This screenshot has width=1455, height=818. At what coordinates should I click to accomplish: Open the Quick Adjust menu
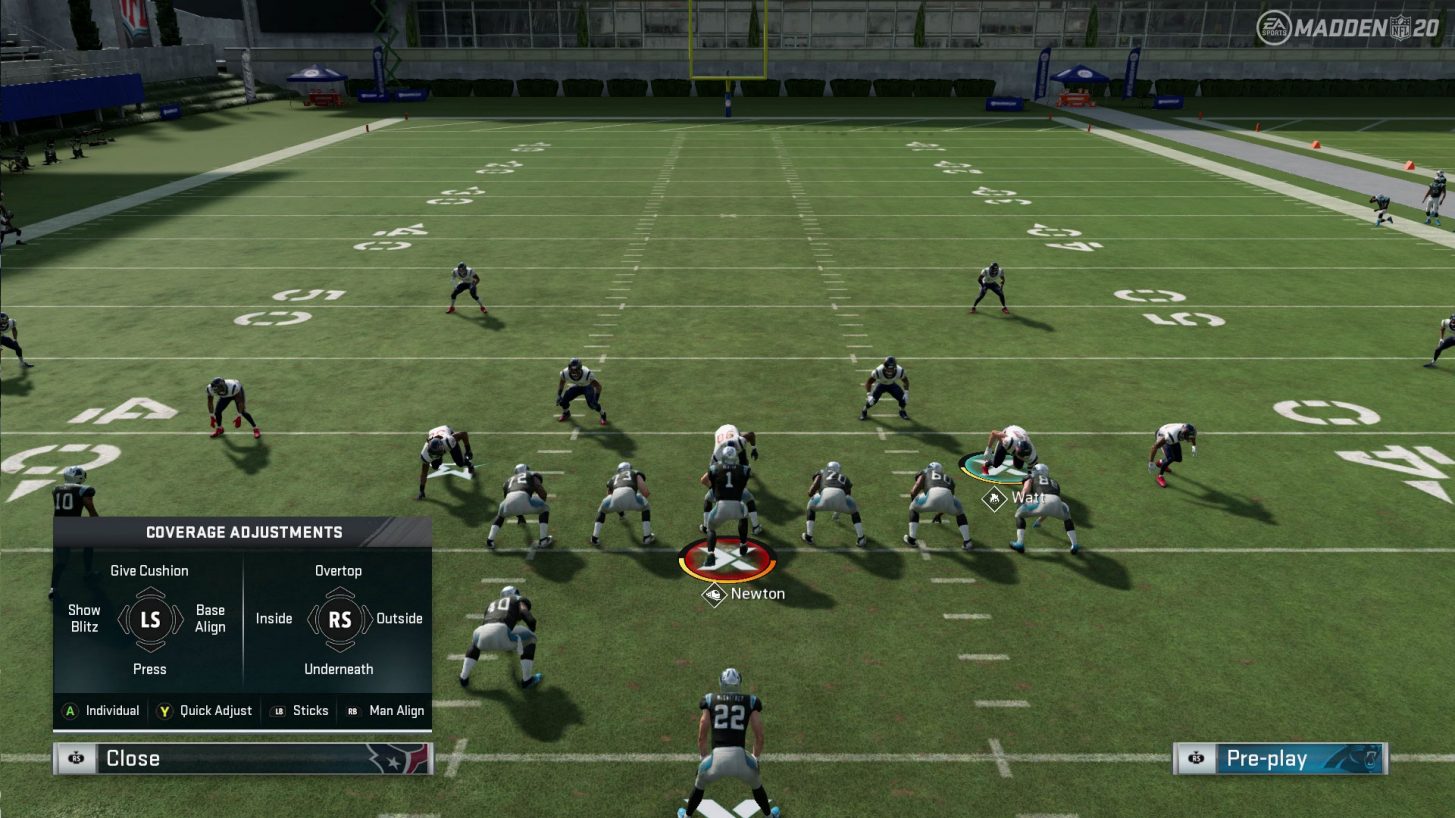(213, 711)
